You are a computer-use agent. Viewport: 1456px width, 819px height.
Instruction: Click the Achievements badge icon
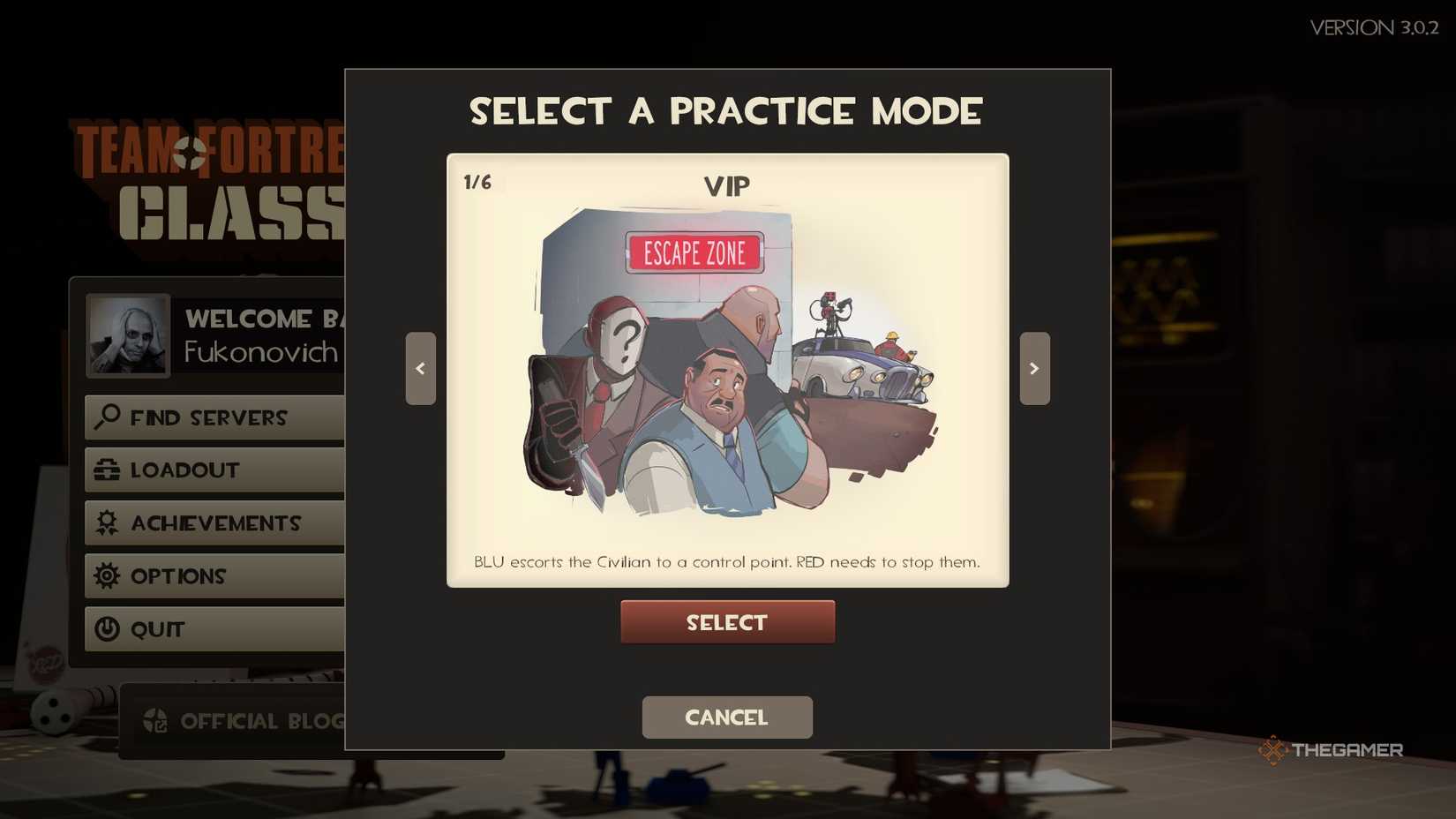click(106, 522)
